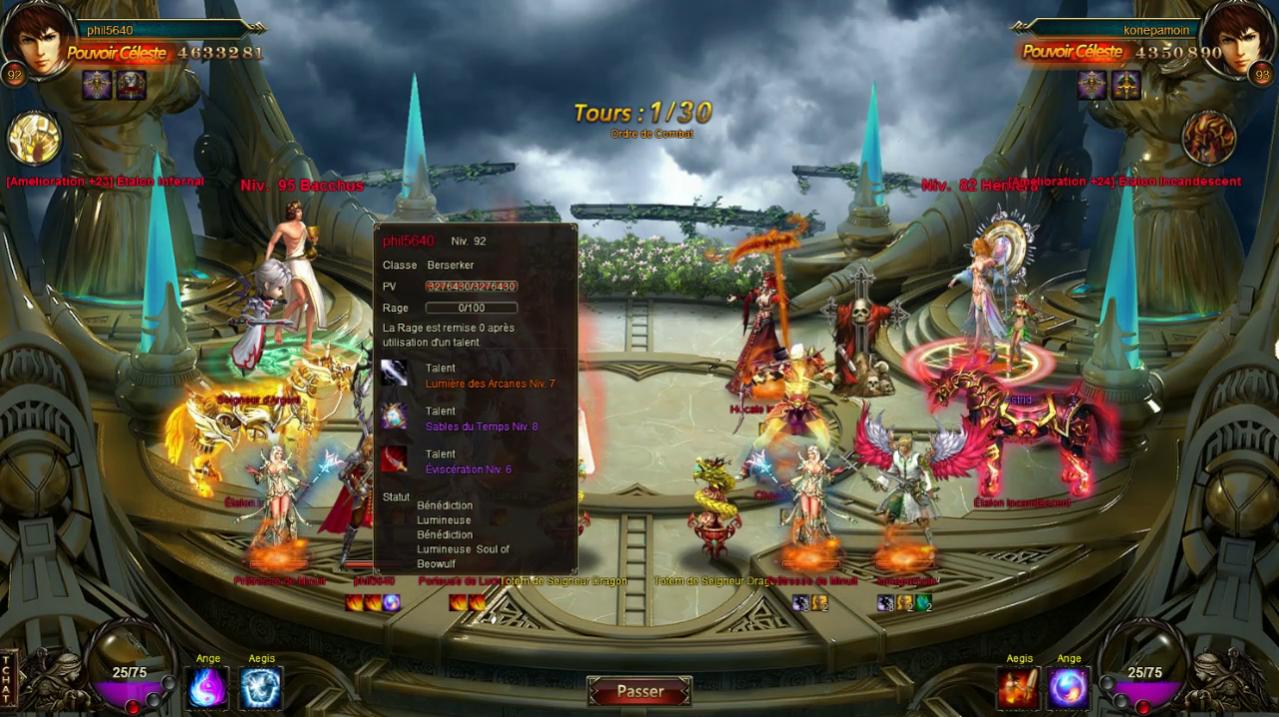This screenshot has height=717, width=1279.
Task: Select the Étalon Infernal mount icon
Action: [x=34, y=138]
